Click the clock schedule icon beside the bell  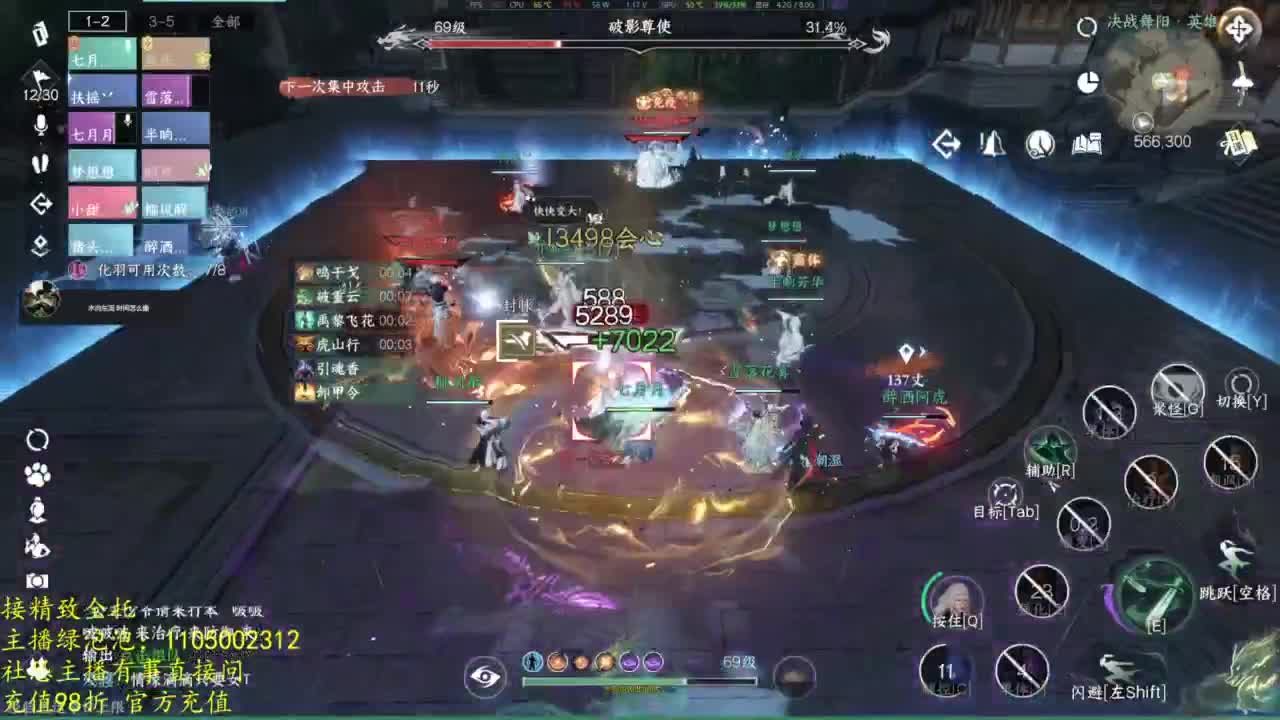point(1038,145)
